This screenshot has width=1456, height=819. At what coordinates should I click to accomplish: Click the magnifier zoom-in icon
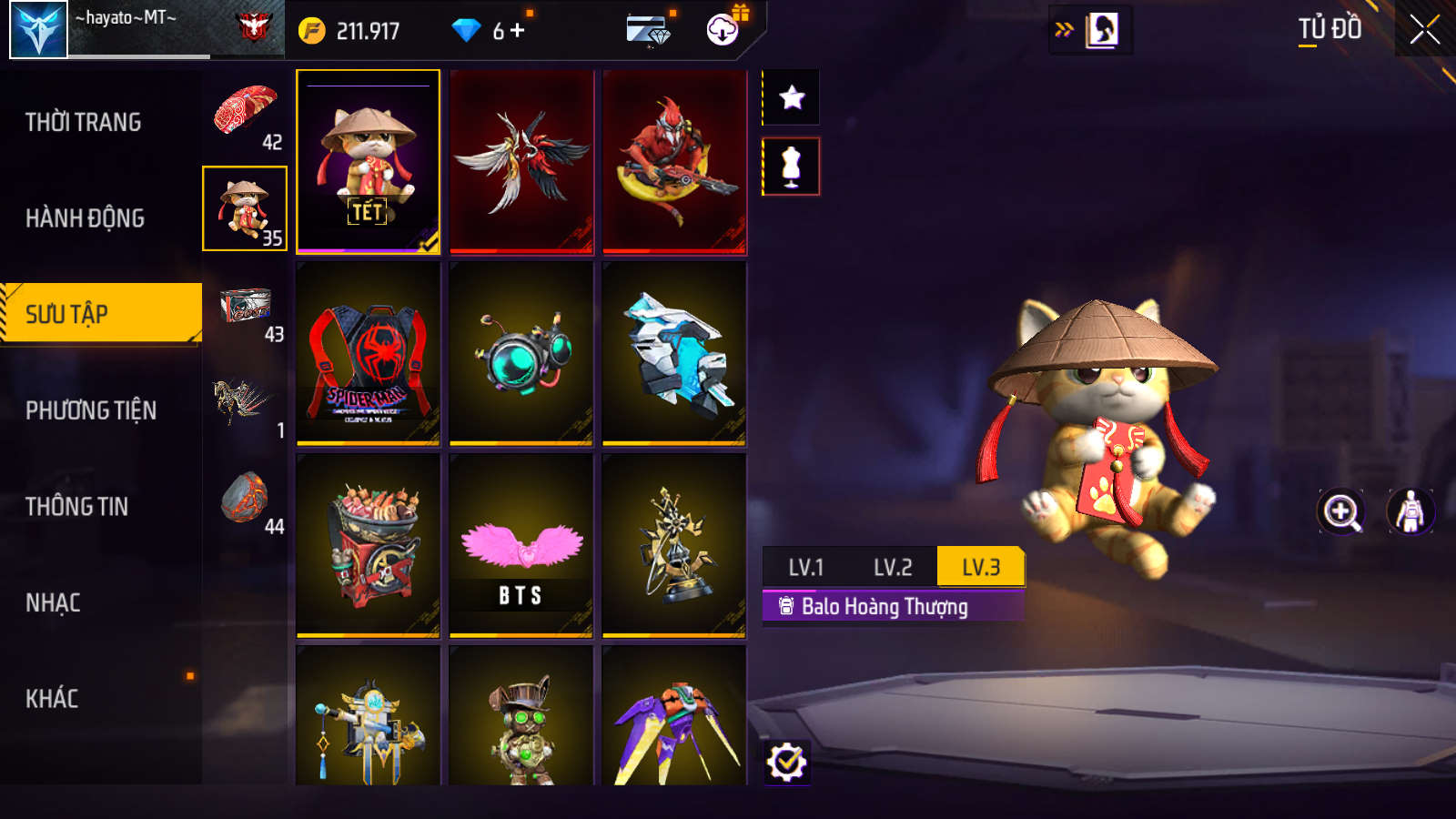[x=1341, y=511]
